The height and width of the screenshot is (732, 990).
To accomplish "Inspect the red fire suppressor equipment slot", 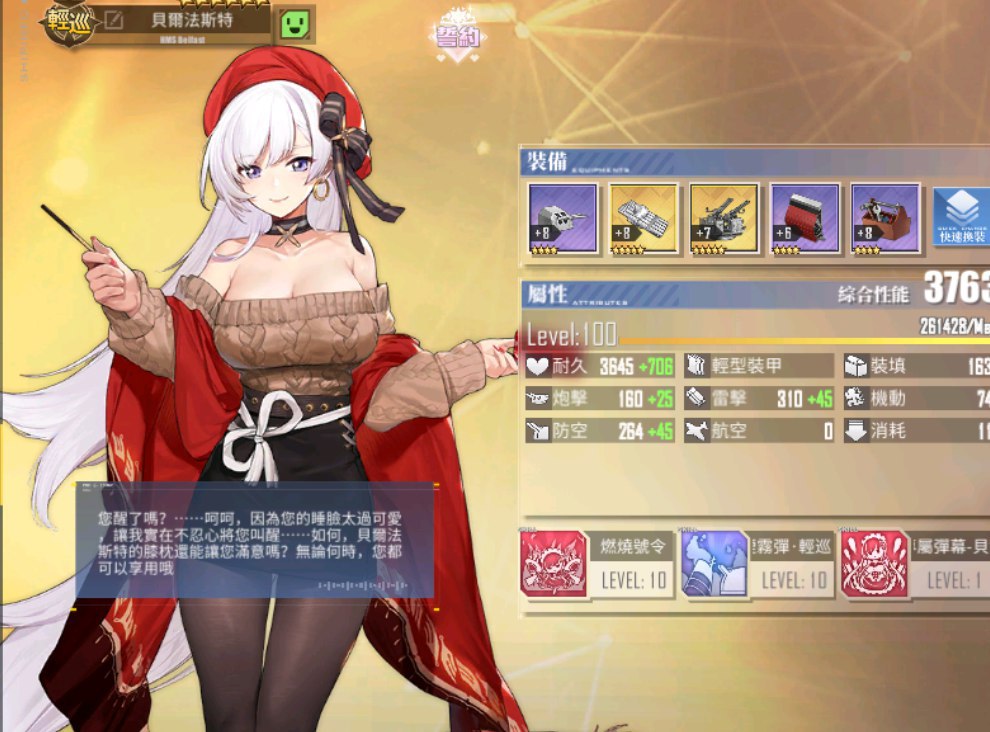I will pos(804,218).
